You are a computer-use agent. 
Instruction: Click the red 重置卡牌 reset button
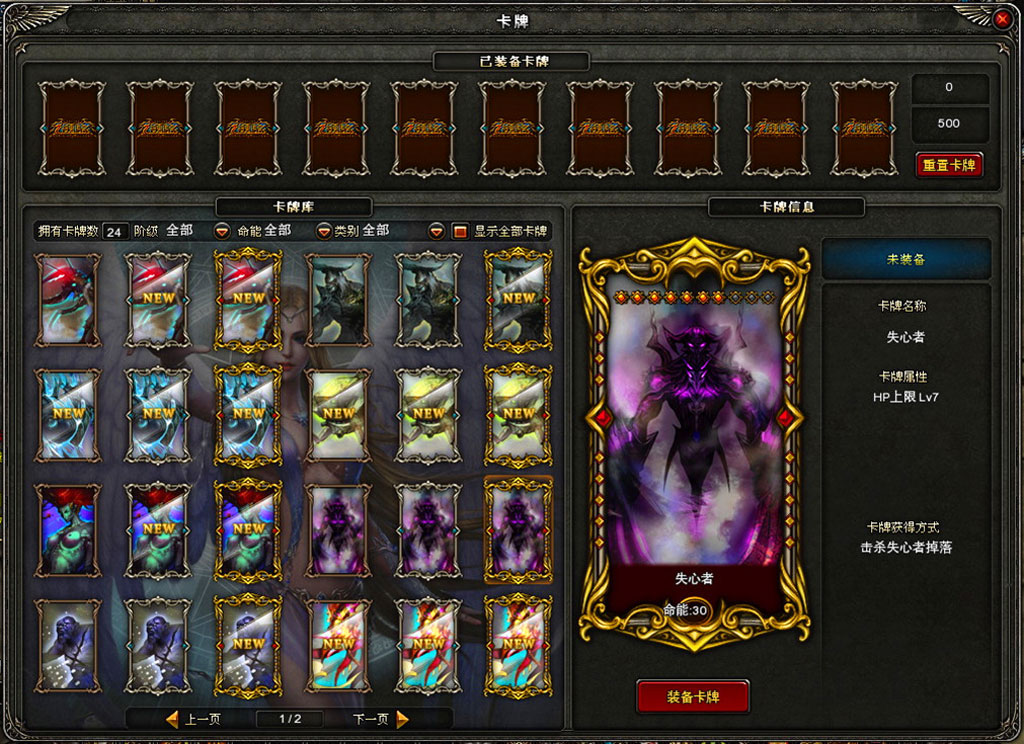(x=949, y=165)
